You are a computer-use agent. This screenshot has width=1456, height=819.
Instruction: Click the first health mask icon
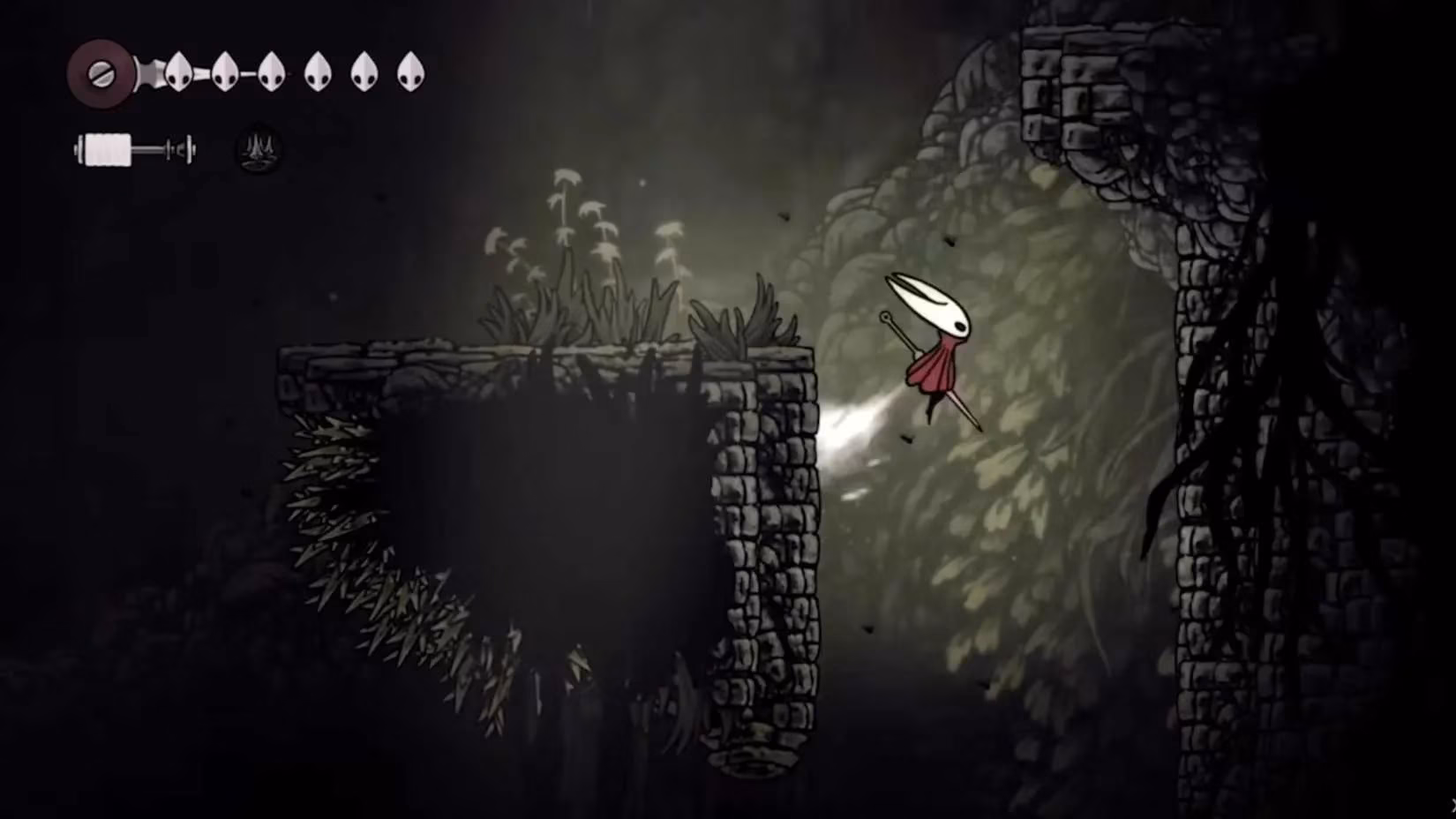coord(178,73)
